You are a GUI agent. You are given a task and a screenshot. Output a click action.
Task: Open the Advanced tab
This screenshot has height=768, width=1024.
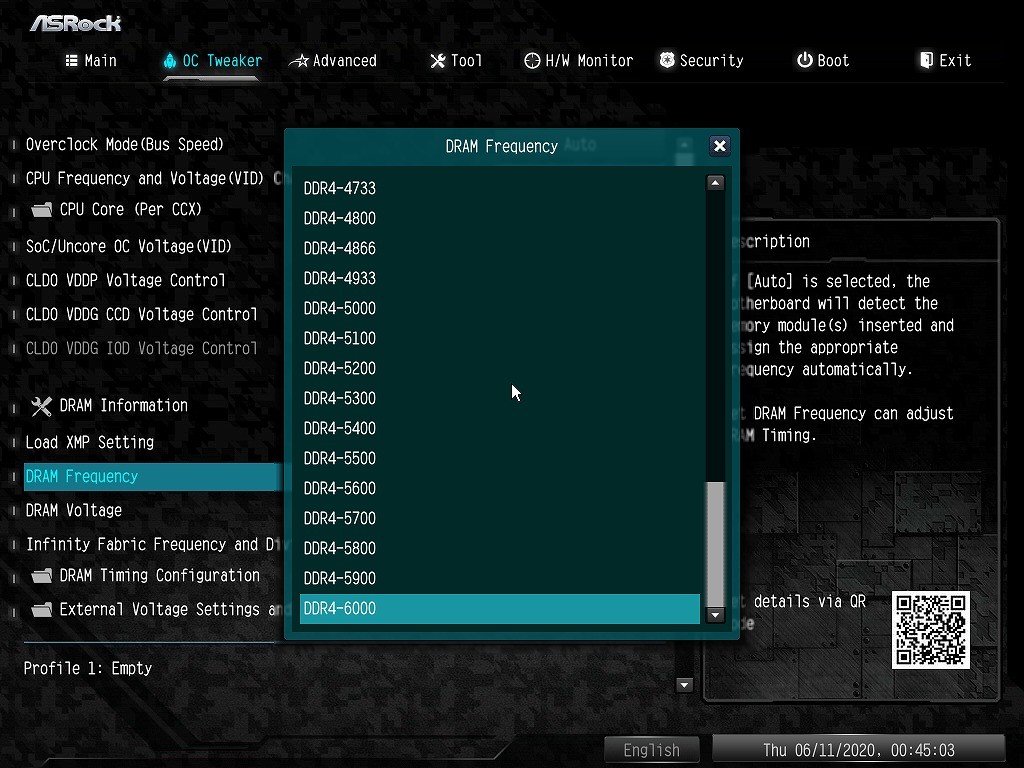pos(334,61)
